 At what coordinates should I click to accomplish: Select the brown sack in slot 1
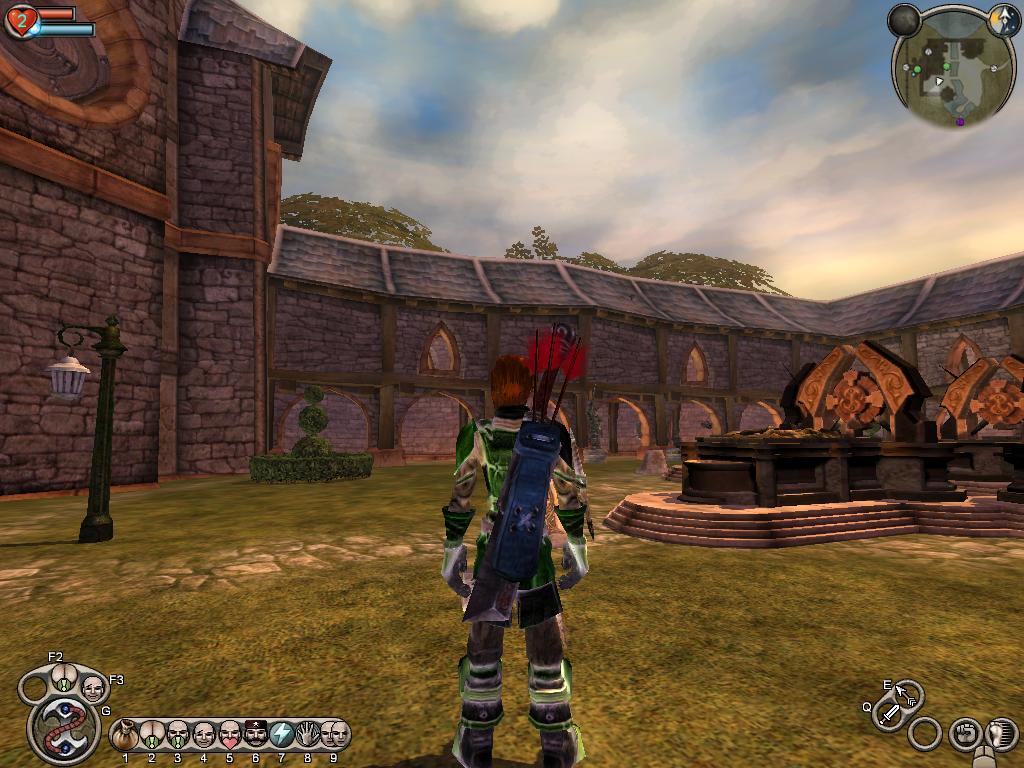pyautogui.click(x=126, y=736)
